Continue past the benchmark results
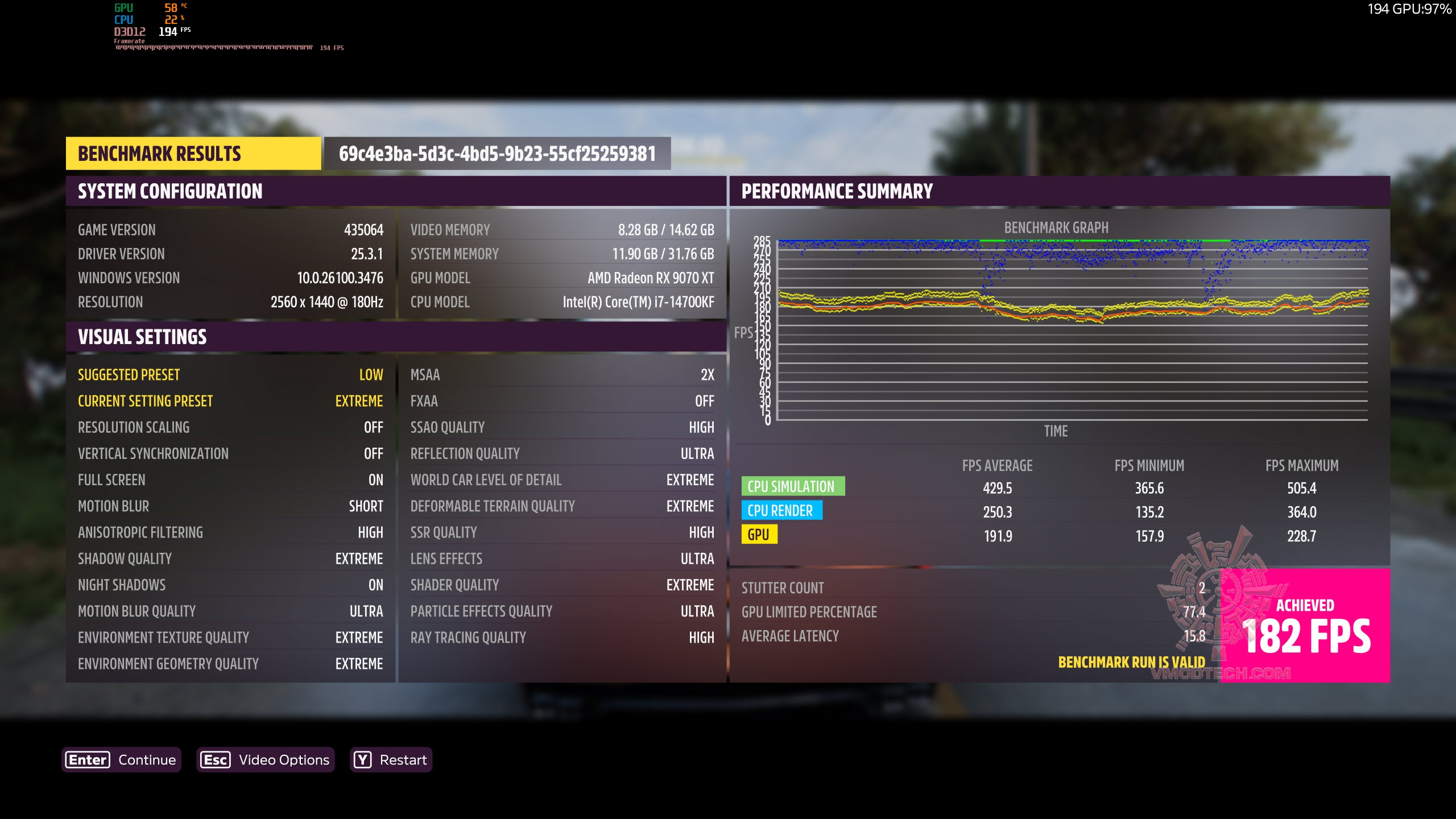The image size is (1456, 819). [x=121, y=760]
